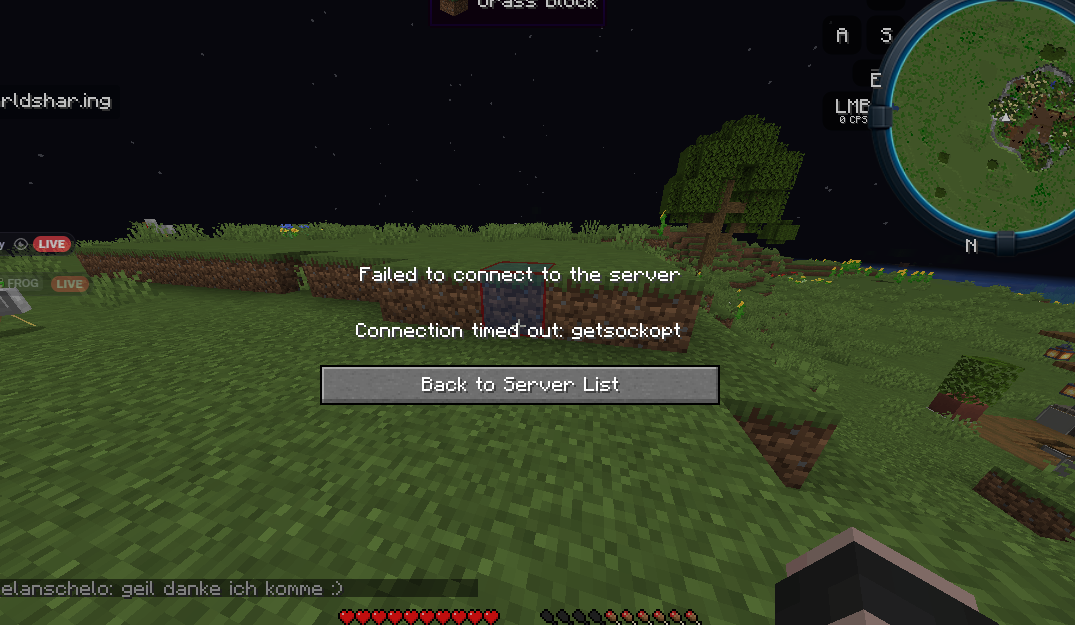Open the FROG live stream badge
1075x625 pixels.
point(68,284)
